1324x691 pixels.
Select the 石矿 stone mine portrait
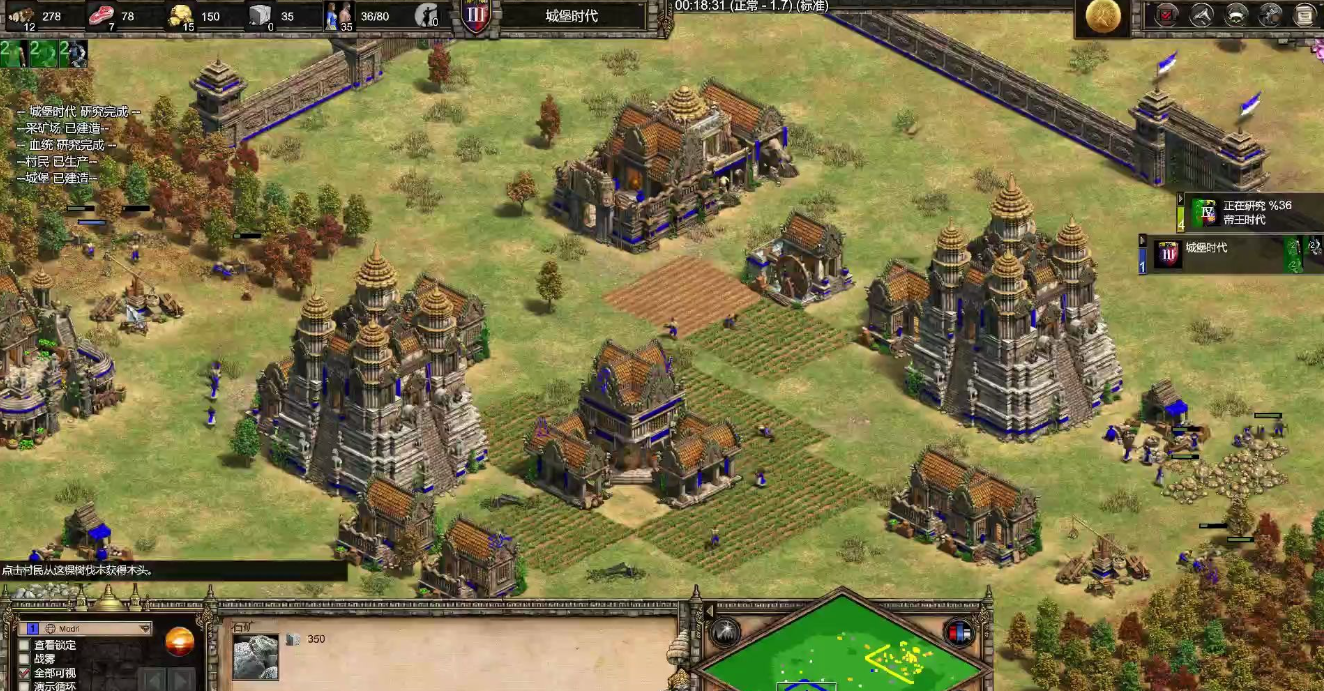pyautogui.click(x=255, y=655)
